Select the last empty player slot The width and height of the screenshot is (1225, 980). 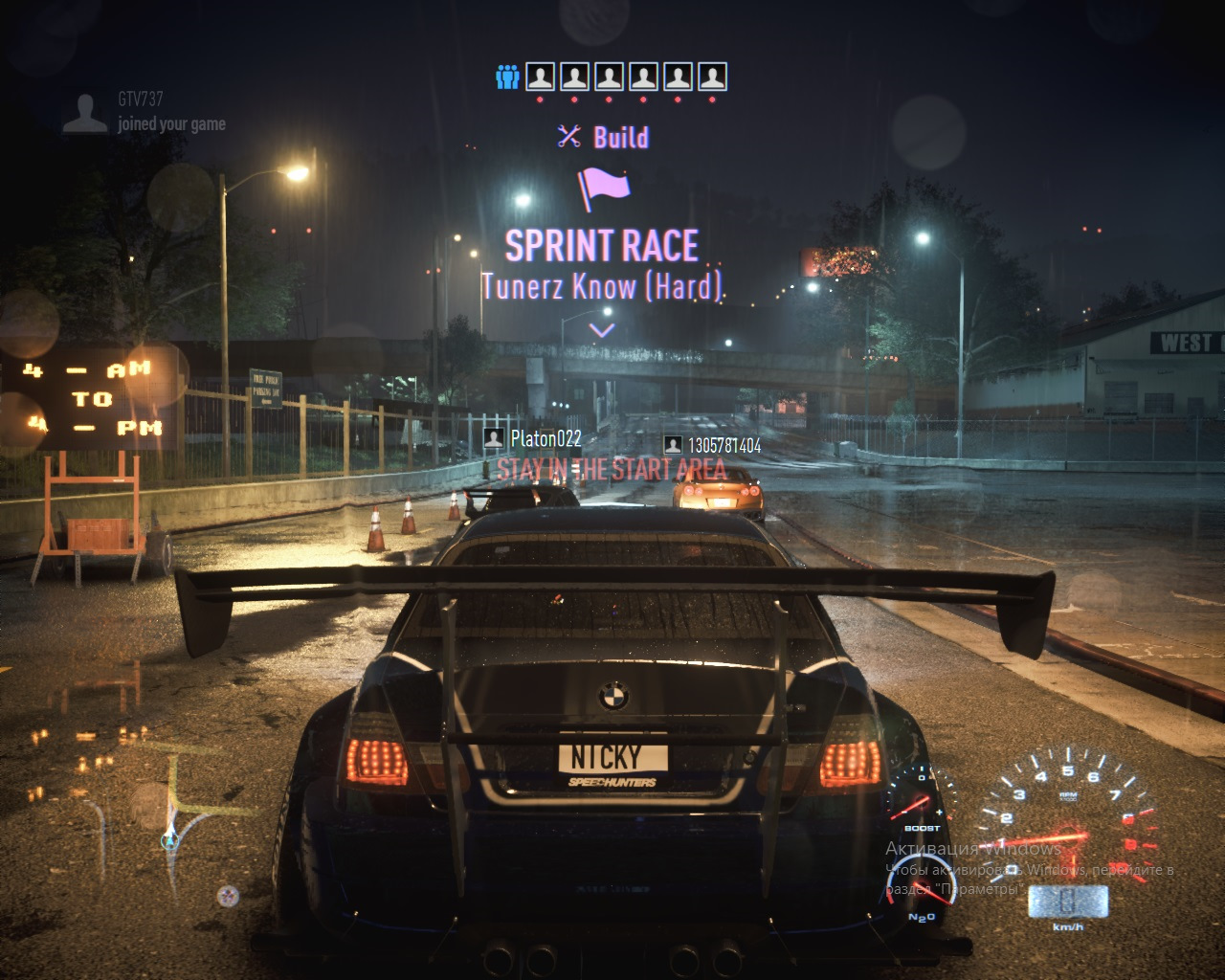pyautogui.click(x=710, y=76)
